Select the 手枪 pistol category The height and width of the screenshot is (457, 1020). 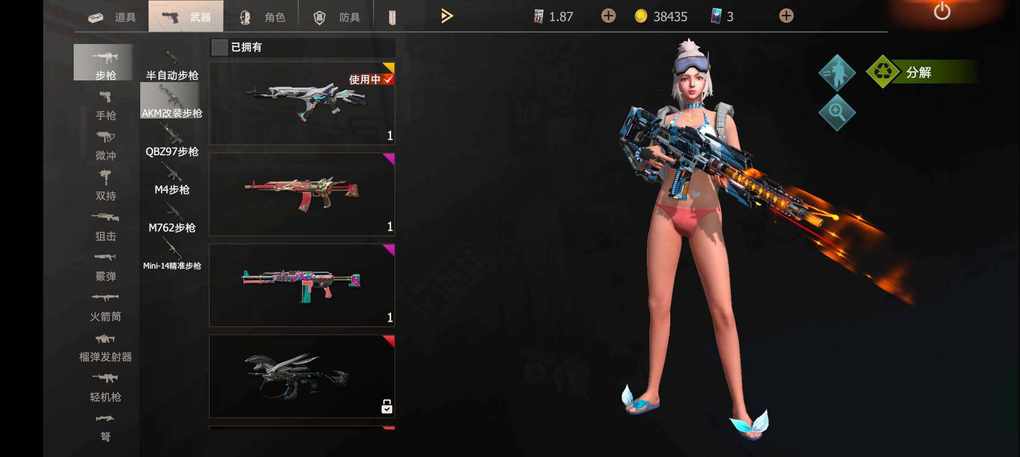click(105, 104)
